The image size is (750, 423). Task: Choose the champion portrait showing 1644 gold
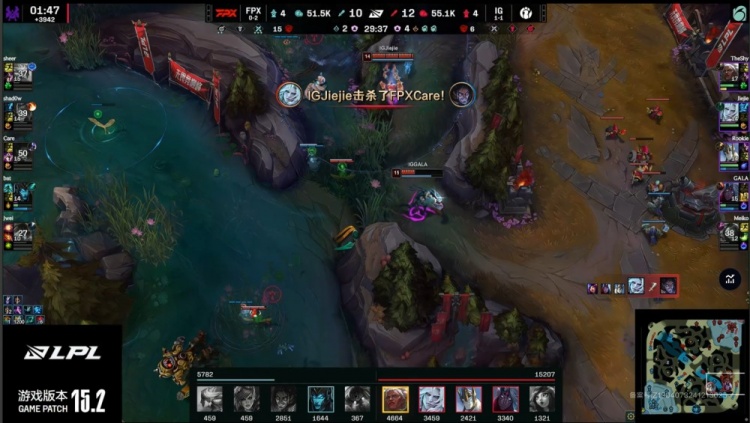tap(321, 398)
